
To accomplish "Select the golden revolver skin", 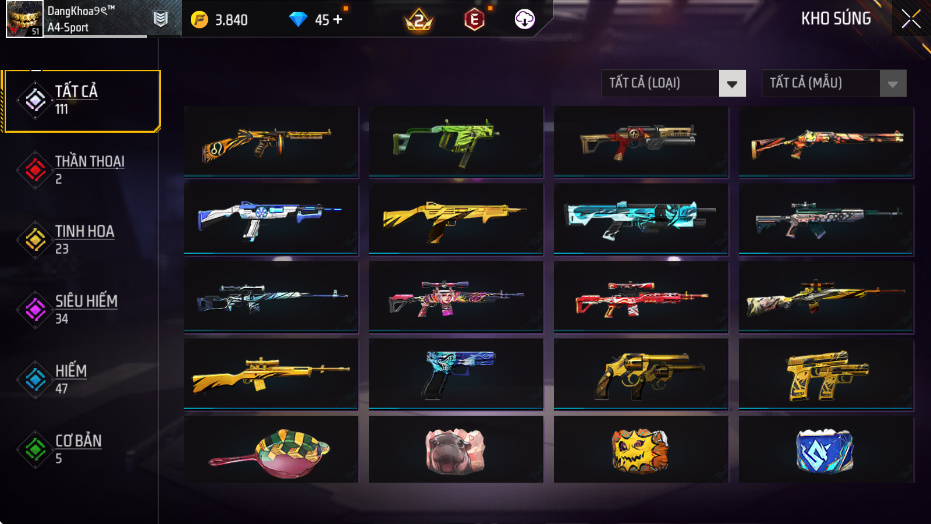I will pos(640,373).
